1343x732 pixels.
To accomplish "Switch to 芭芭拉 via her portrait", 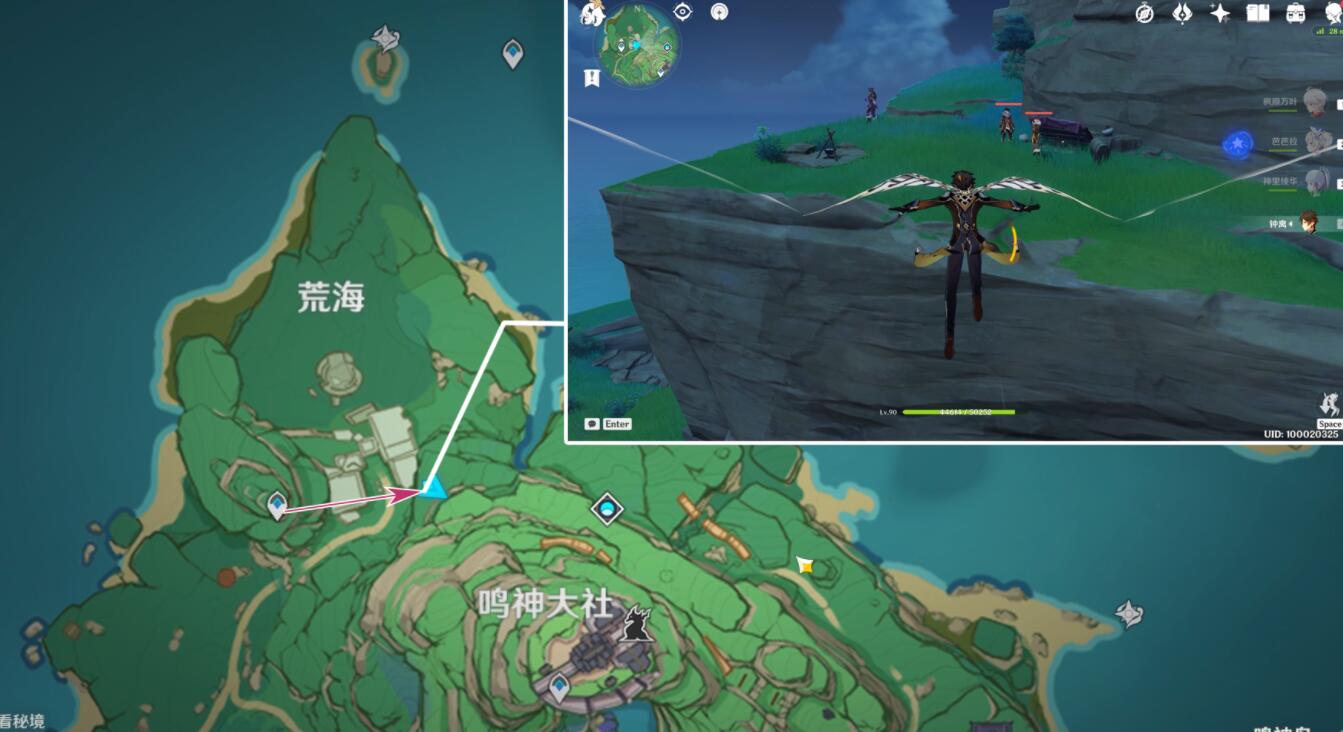I will 1316,141.
